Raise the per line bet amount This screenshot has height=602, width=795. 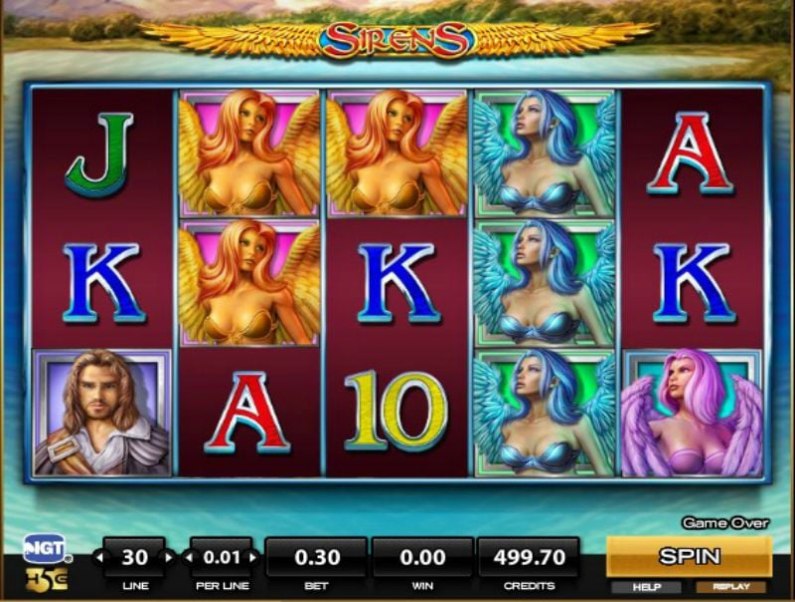coord(253,557)
